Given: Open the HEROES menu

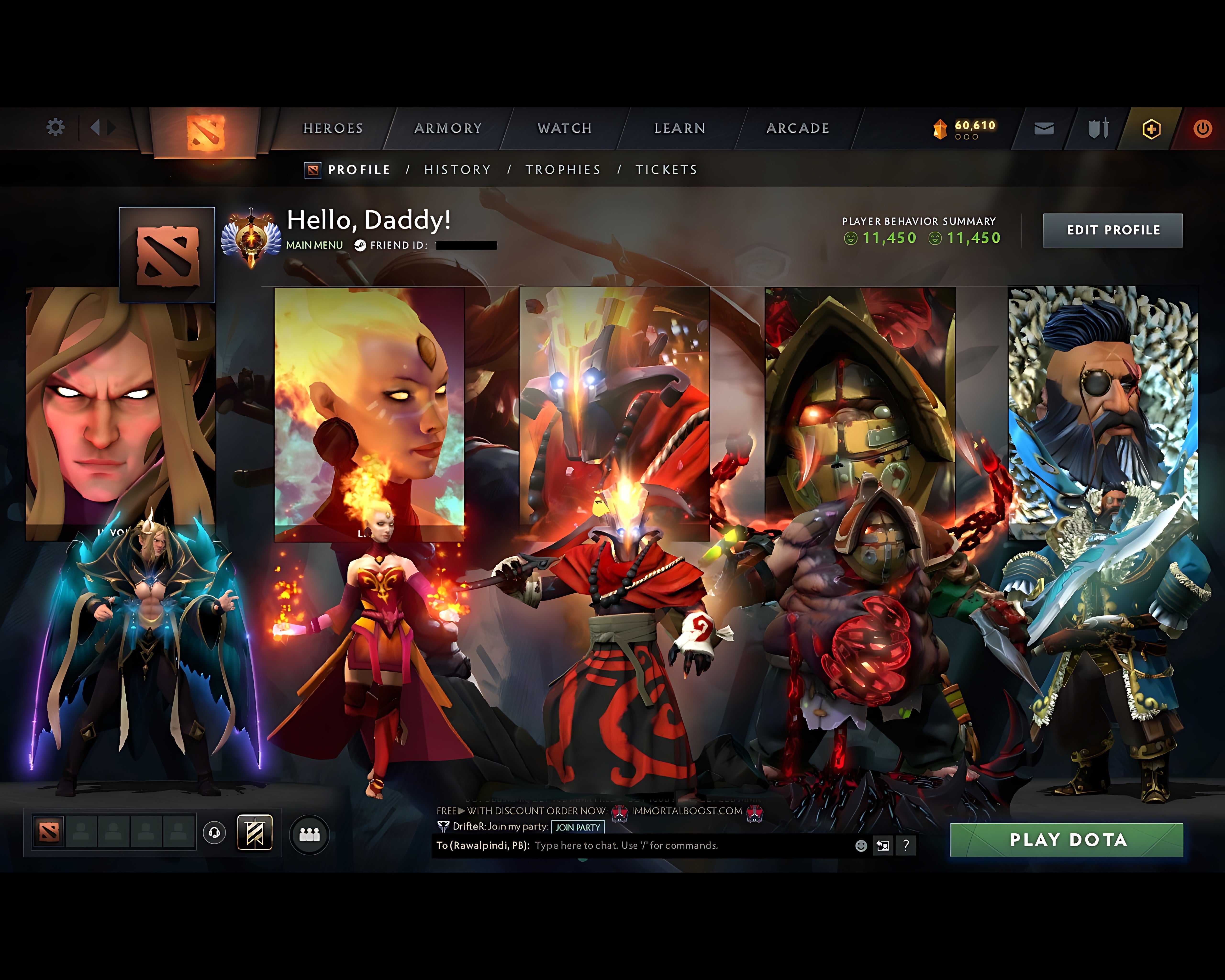Looking at the screenshot, I should pyautogui.click(x=332, y=128).
